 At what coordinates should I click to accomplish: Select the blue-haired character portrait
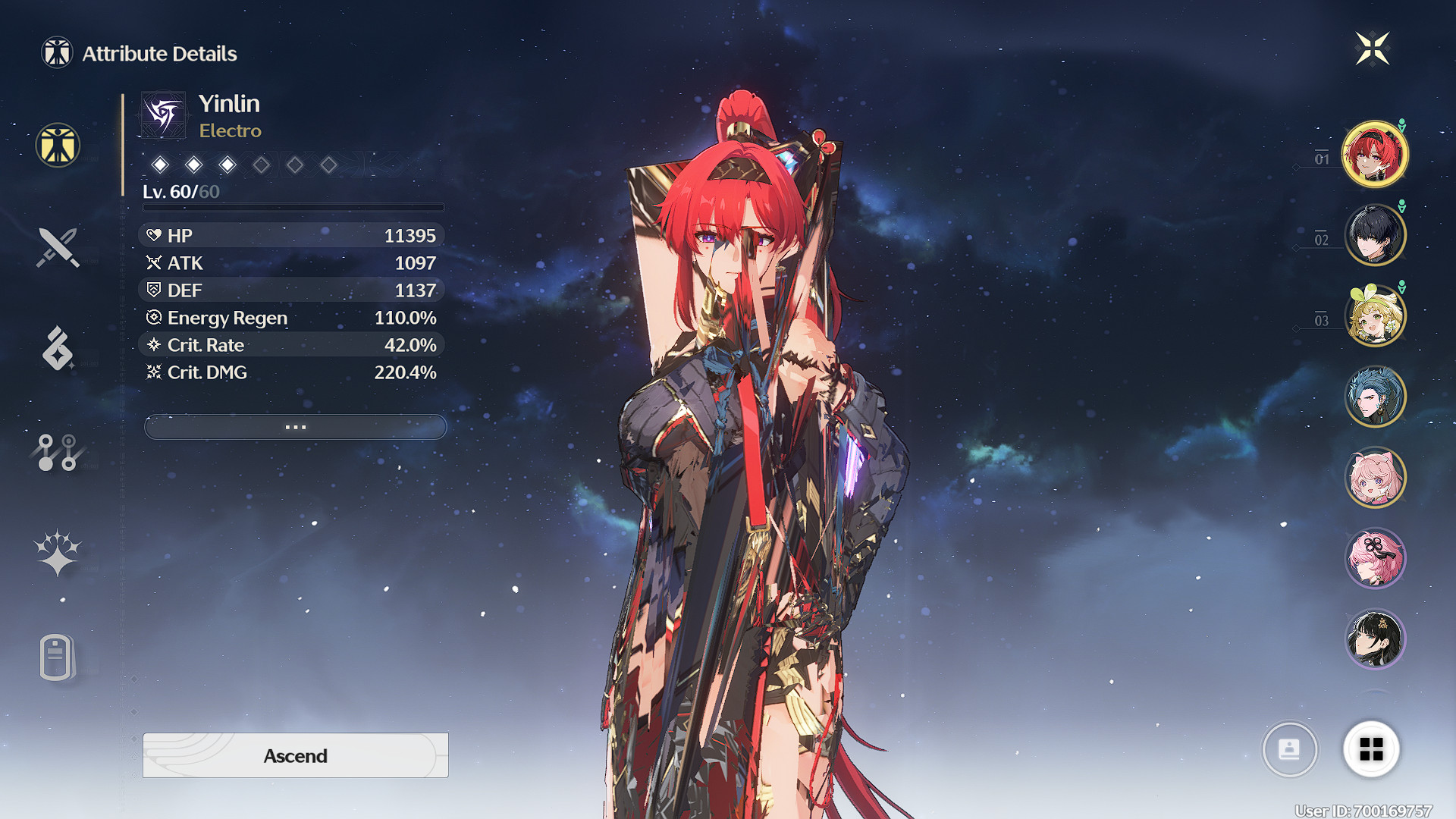click(x=1375, y=397)
